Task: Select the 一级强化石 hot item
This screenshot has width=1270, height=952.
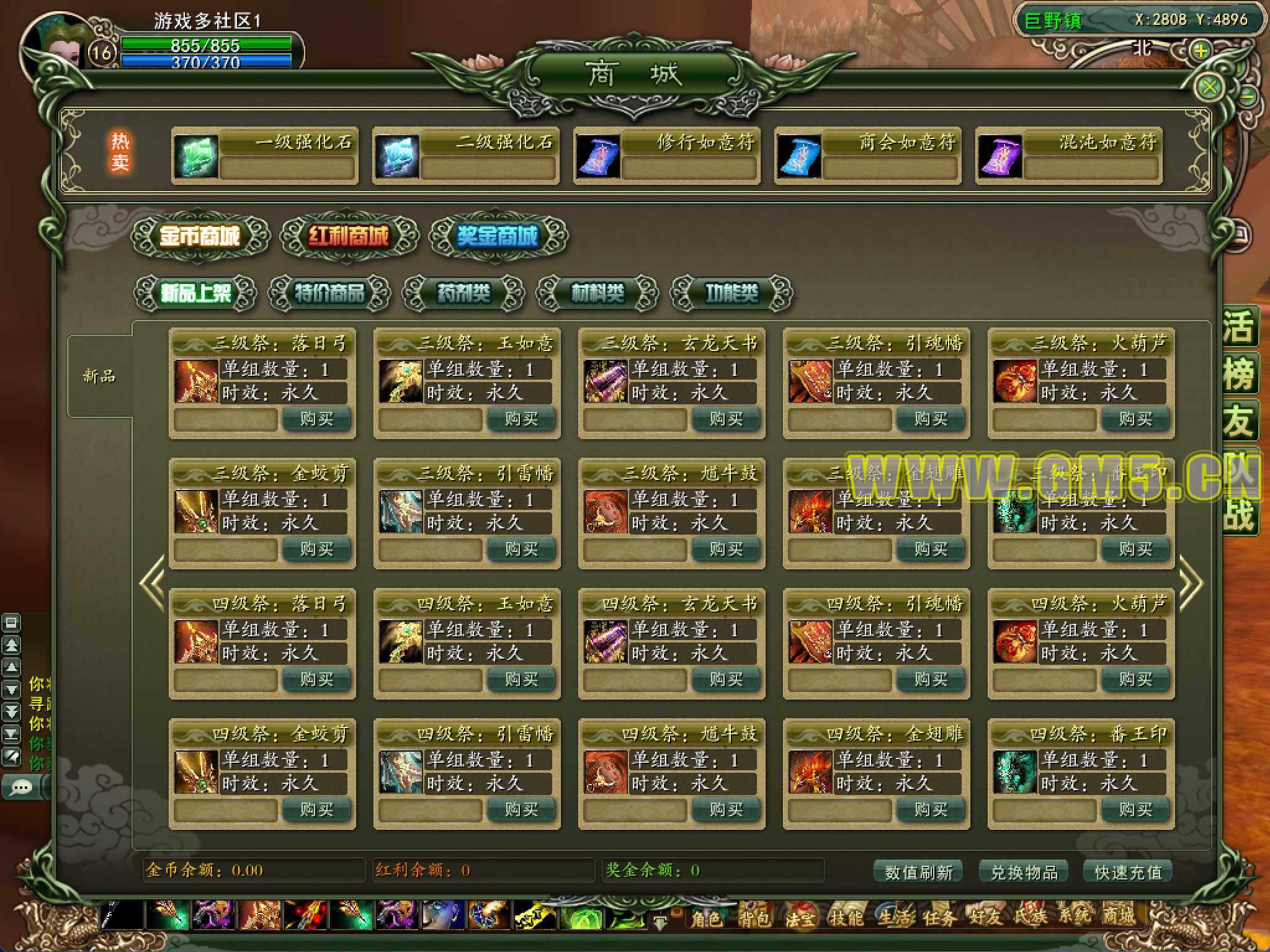Action: (x=264, y=156)
